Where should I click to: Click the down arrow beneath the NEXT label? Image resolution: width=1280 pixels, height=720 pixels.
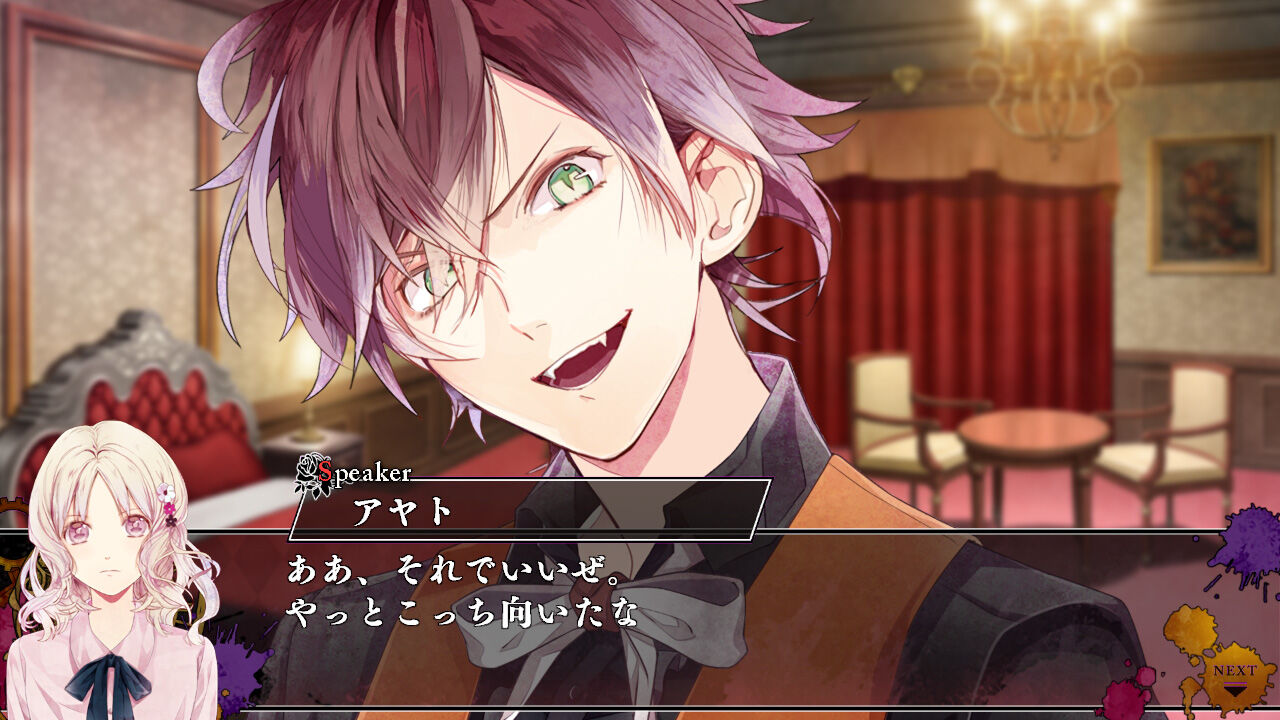coord(1234,693)
